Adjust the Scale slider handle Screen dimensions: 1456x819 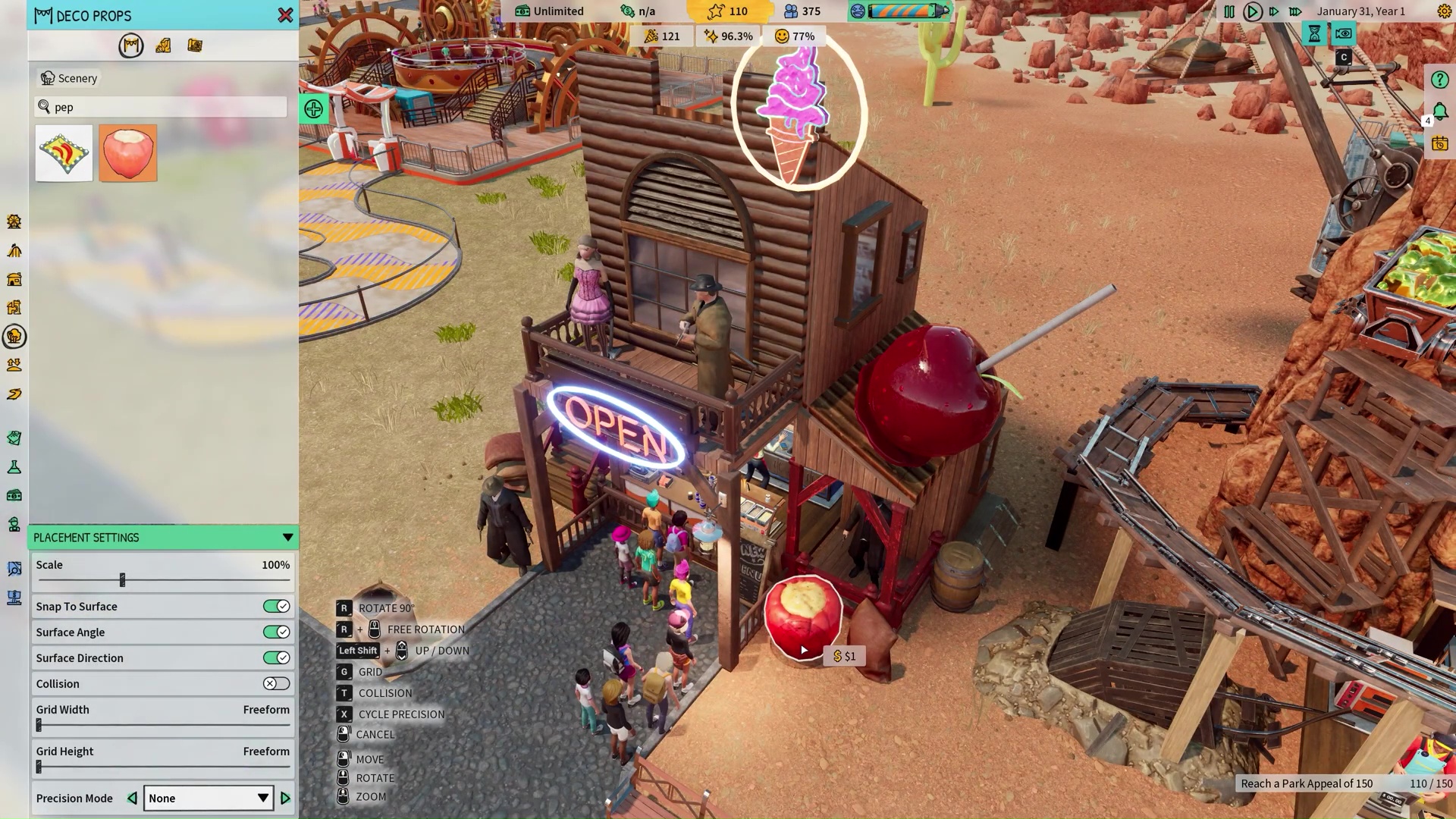click(x=122, y=580)
